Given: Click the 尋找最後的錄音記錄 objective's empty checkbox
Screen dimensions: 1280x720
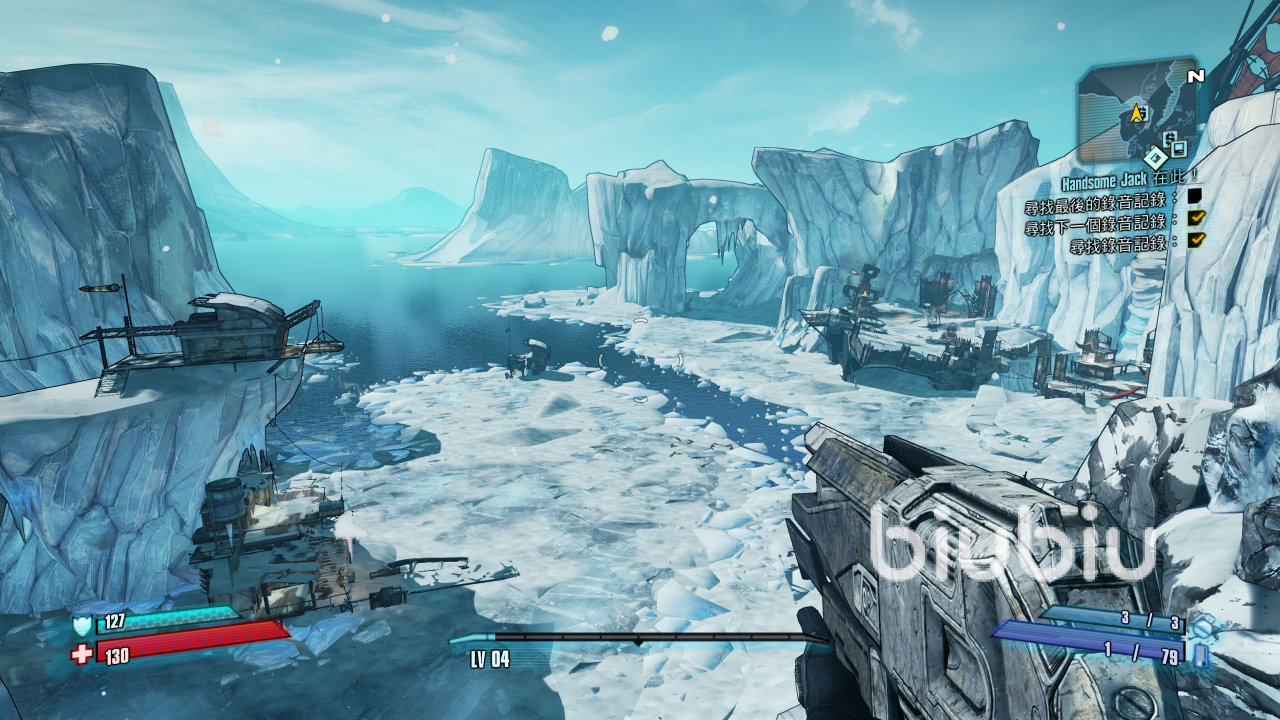Looking at the screenshot, I should tap(1194, 196).
